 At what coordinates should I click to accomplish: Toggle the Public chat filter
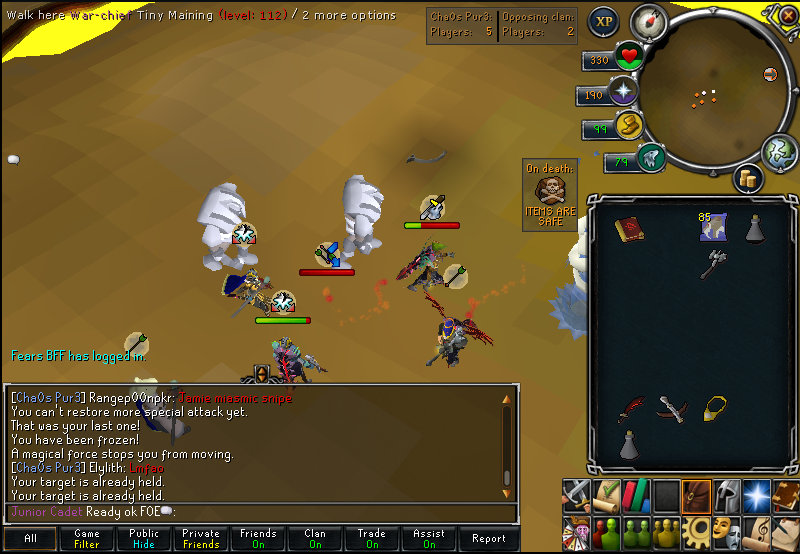[x=144, y=538]
